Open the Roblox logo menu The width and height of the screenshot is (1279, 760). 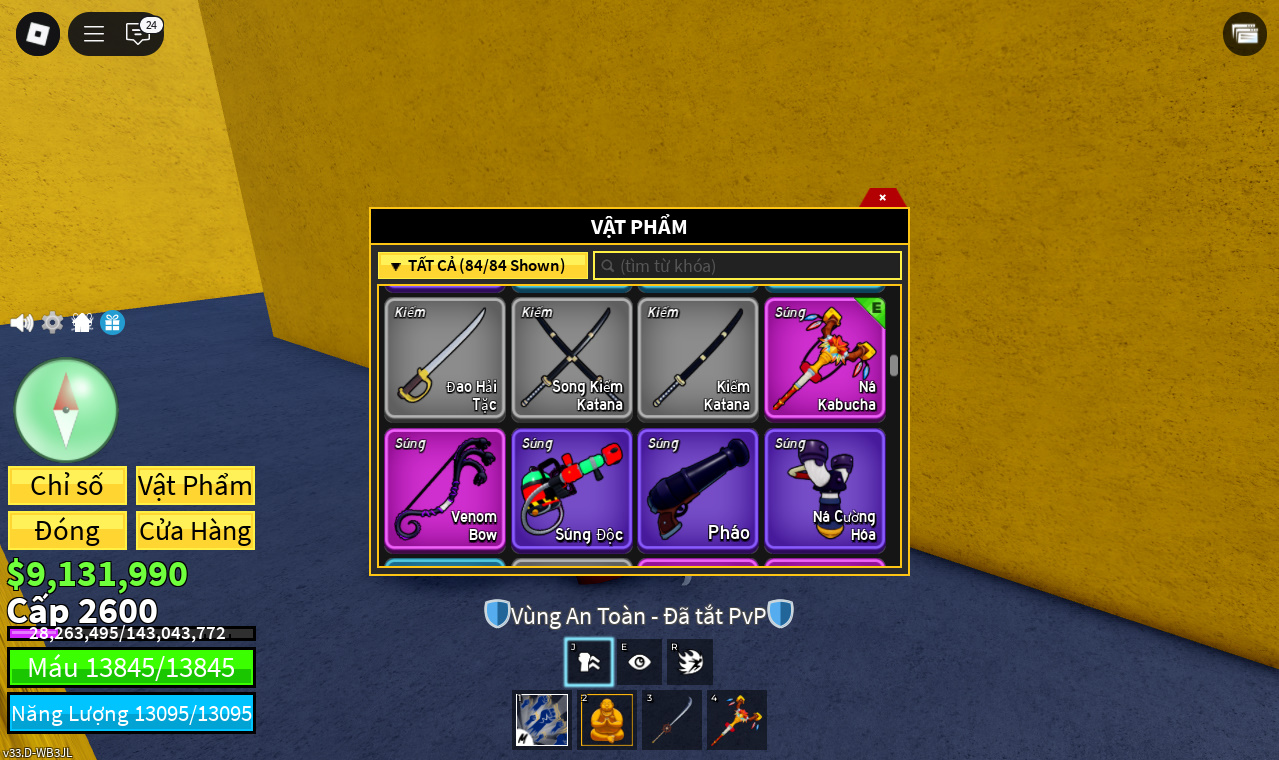(x=38, y=34)
